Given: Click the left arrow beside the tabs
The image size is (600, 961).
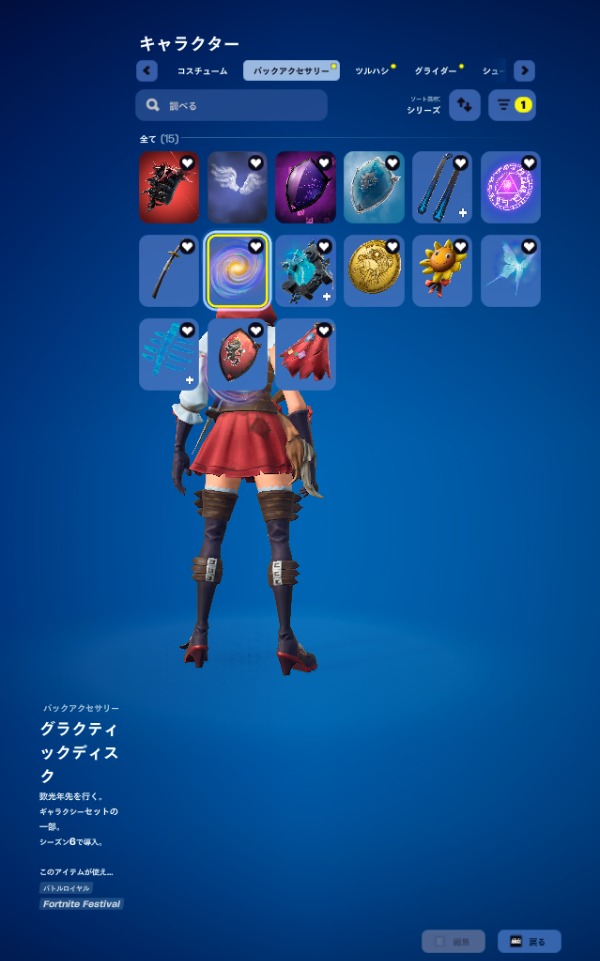Looking at the screenshot, I should (147, 71).
